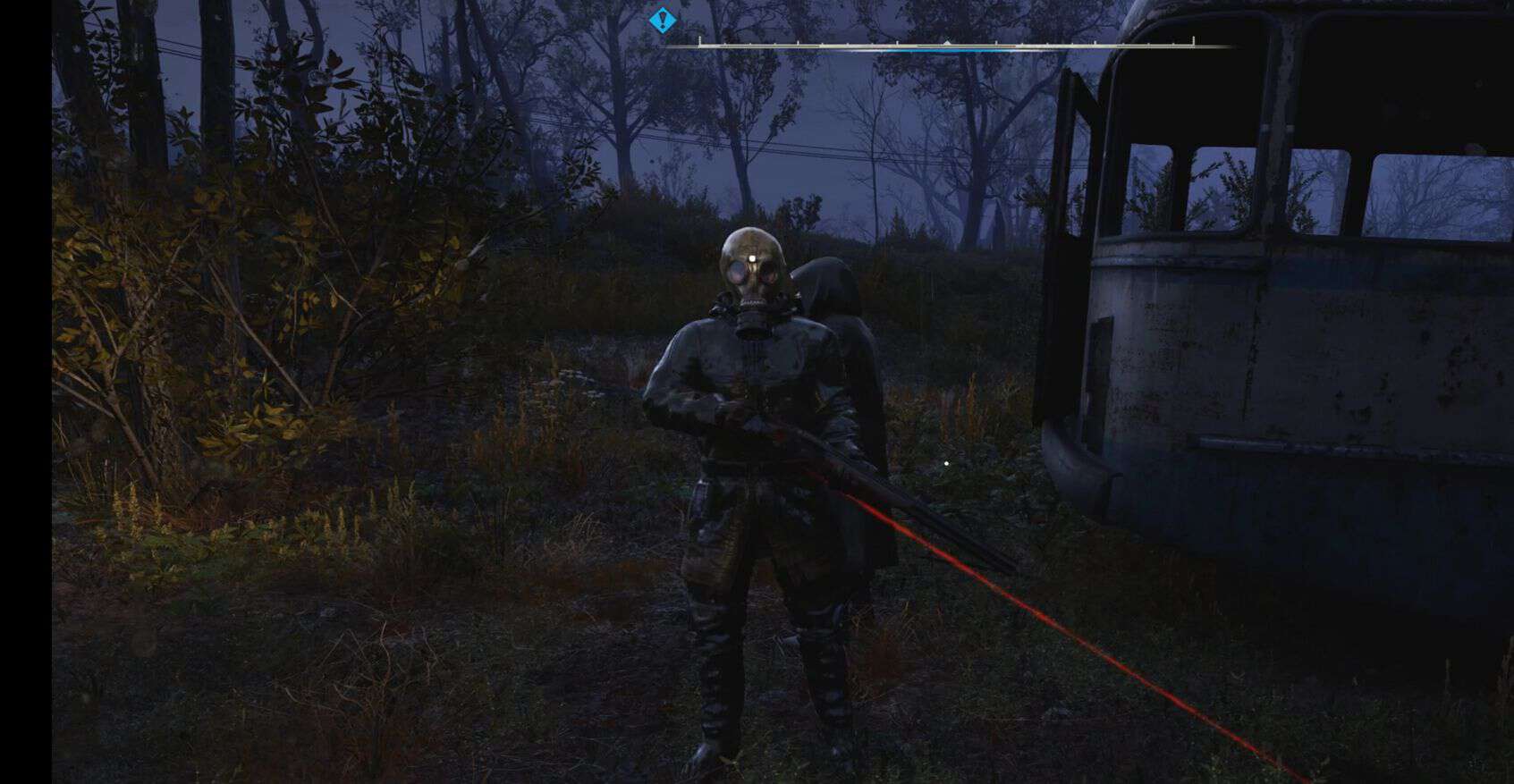
Task: Click the blue diamond quest marker icon
Action: tap(662, 18)
